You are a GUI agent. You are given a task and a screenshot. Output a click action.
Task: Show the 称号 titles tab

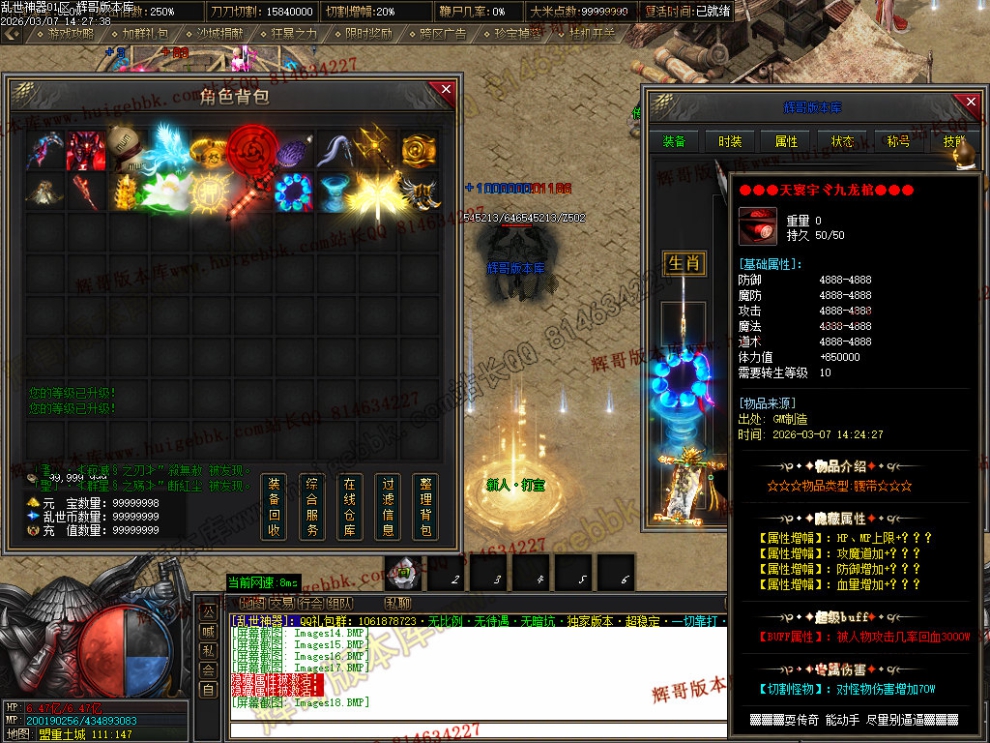[x=898, y=142]
